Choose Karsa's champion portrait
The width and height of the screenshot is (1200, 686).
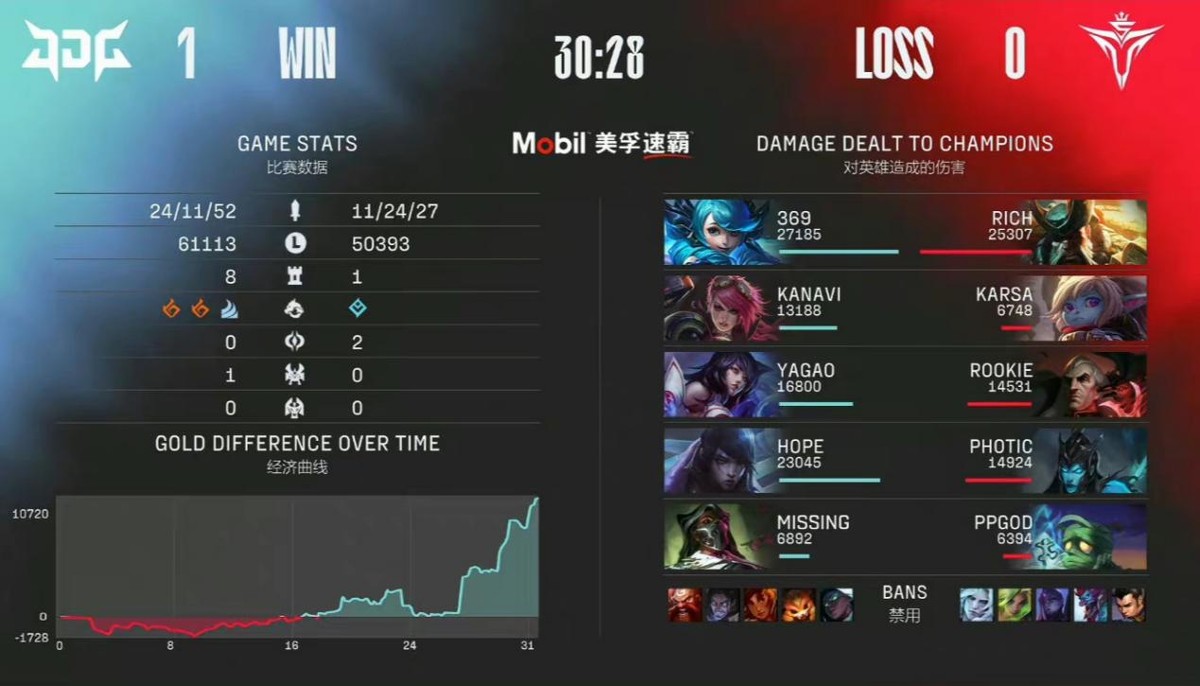tap(1091, 308)
